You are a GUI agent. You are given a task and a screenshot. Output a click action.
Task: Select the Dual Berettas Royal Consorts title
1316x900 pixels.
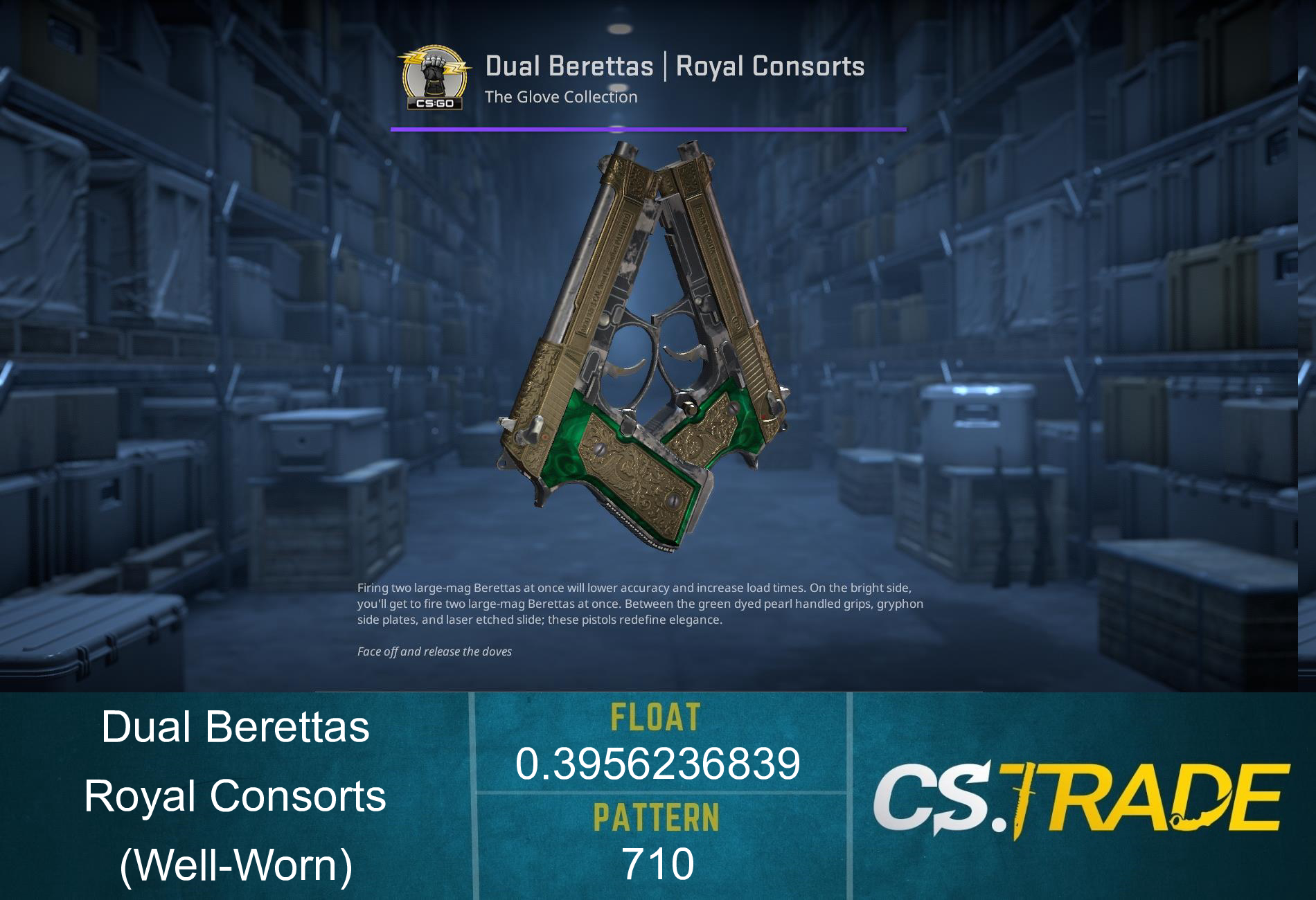(x=675, y=66)
